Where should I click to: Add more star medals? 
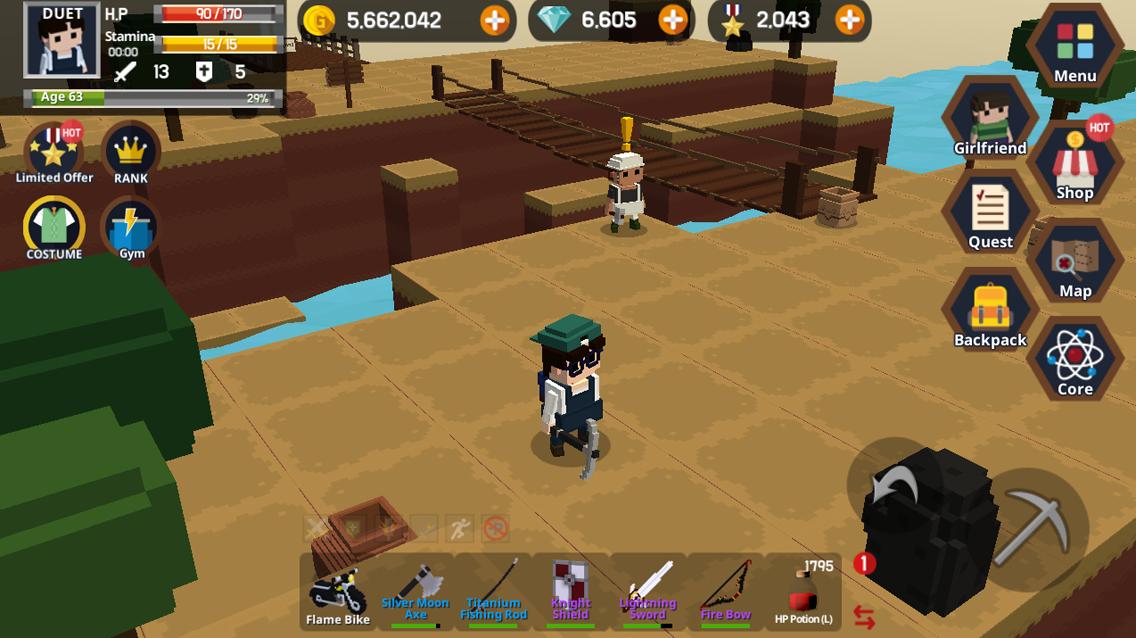(849, 20)
